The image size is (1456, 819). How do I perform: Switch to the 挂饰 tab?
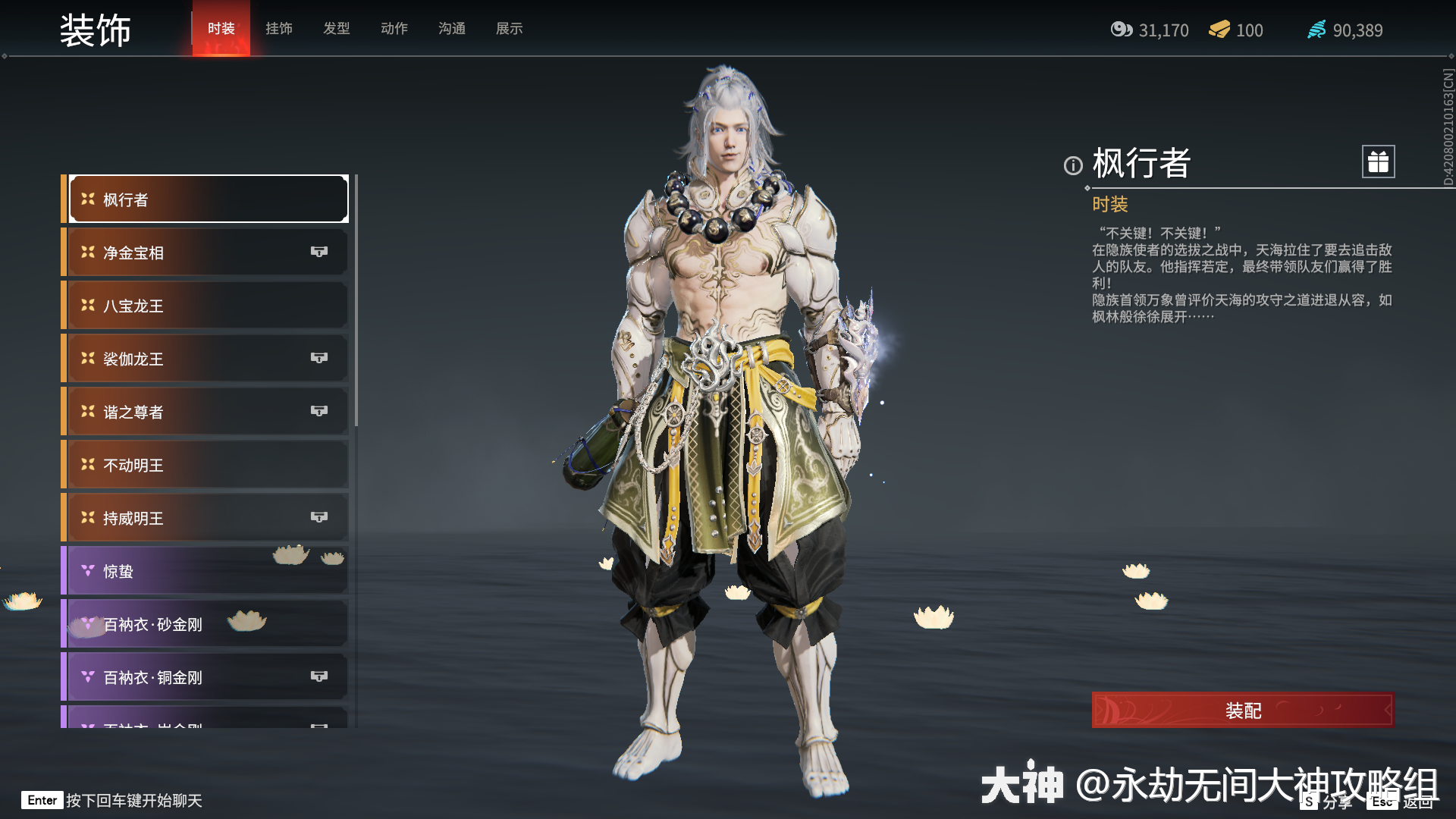coord(279,29)
